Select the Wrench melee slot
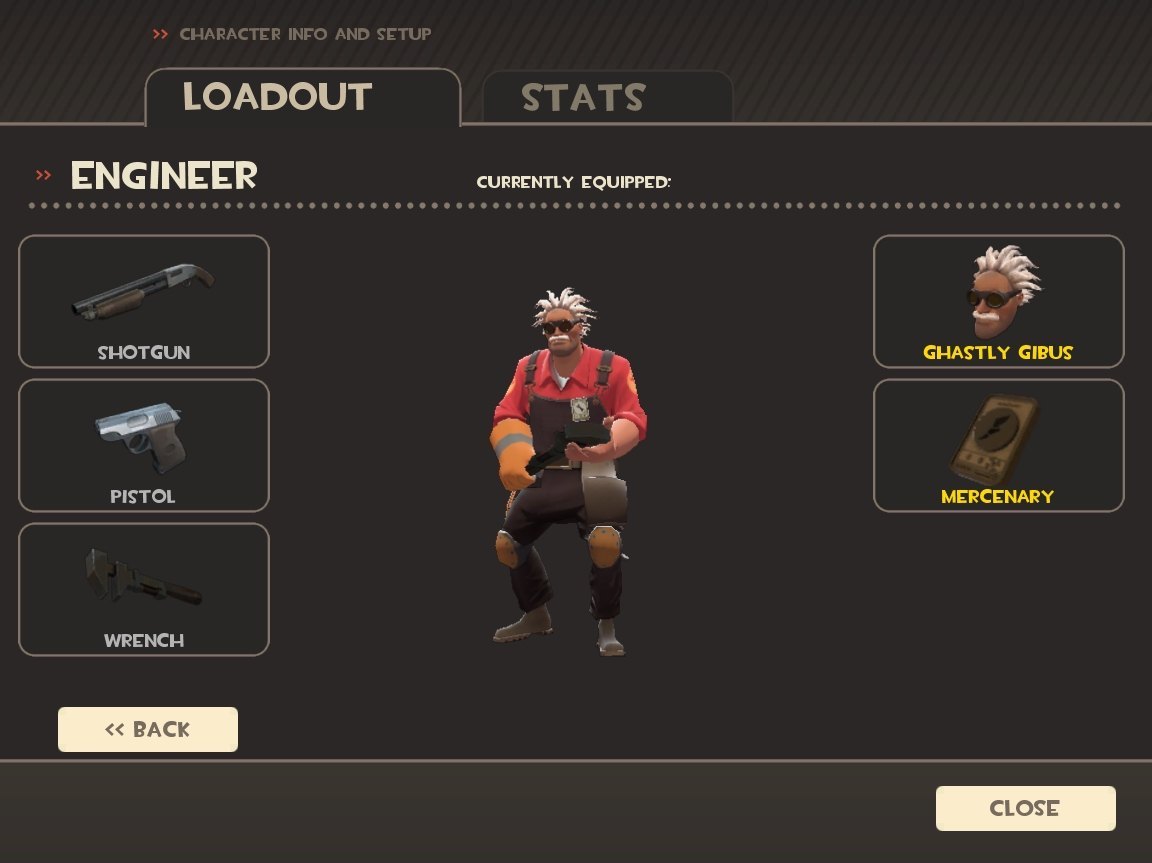 tap(144, 589)
